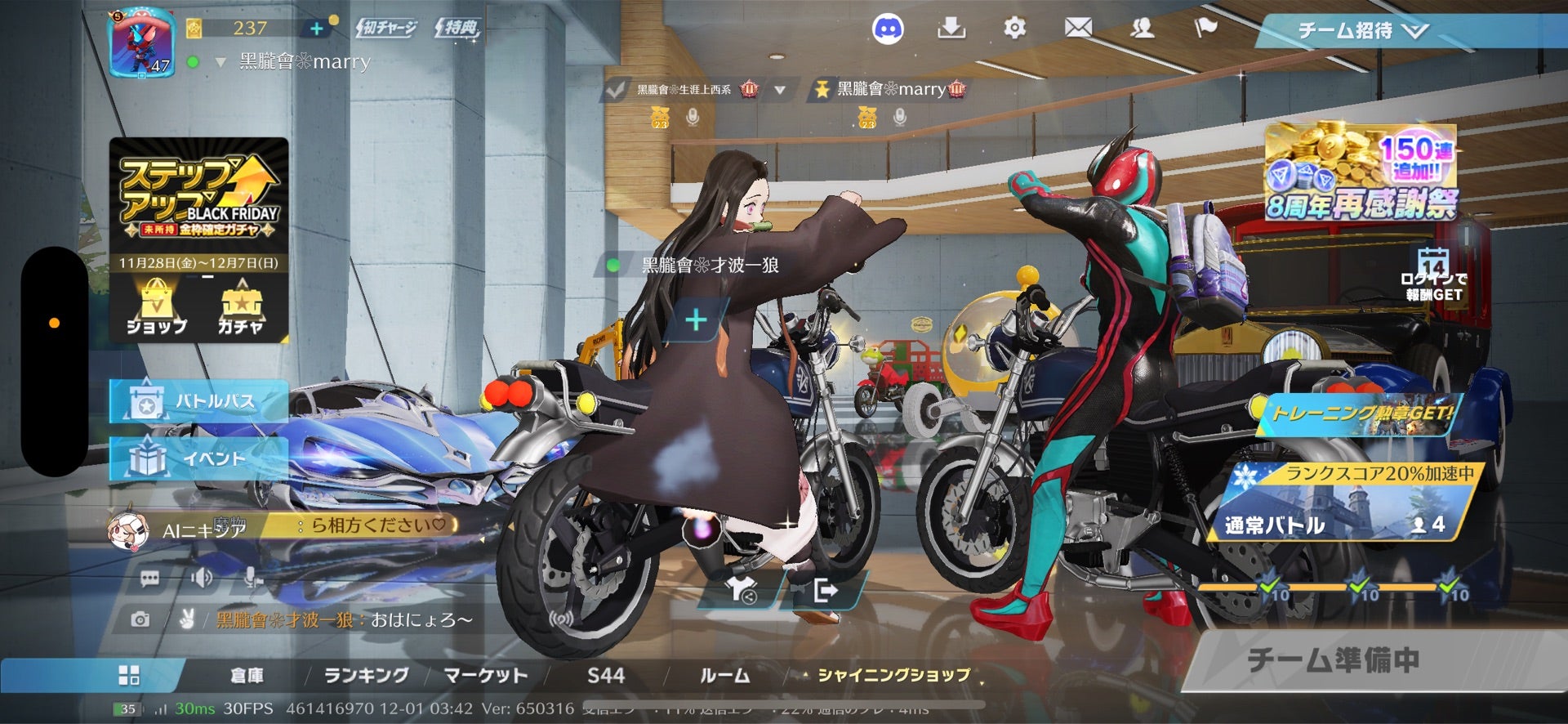Open the マーケット market tab
The width and height of the screenshot is (1568, 724).
[485, 676]
